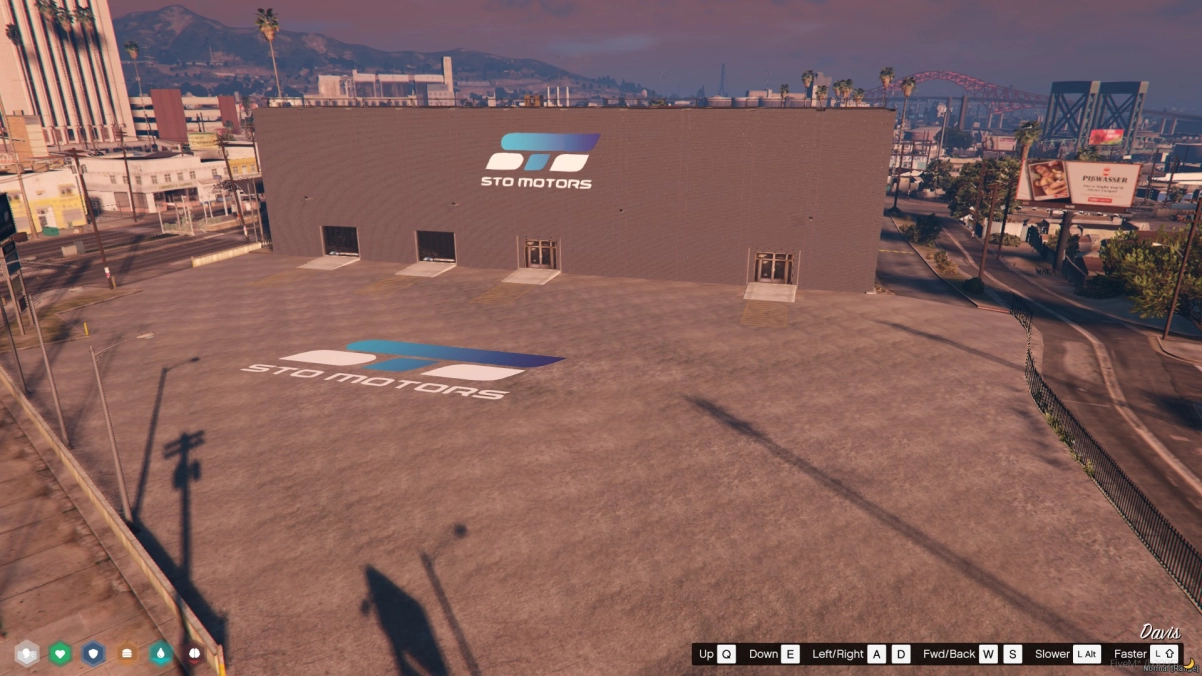Select the burger hunger icon
Viewport: 1202px width, 676px height.
tap(127, 654)
